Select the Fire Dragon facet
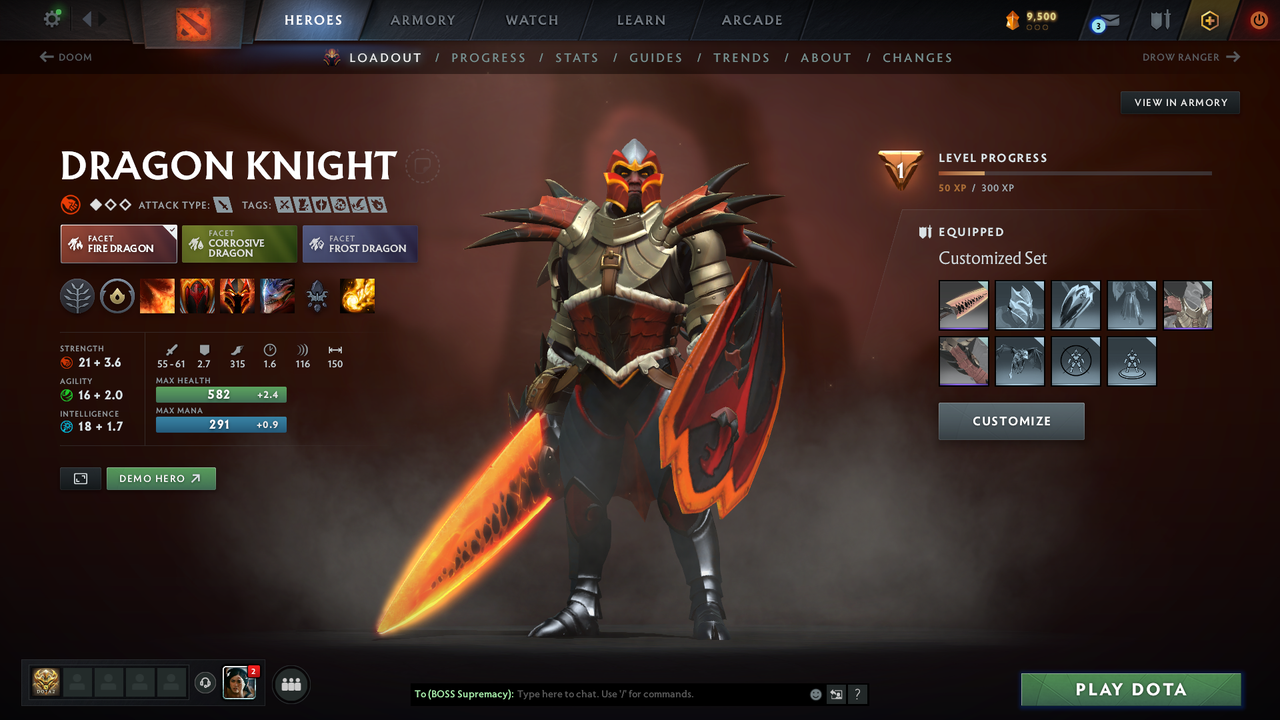The height and width of the screenshot is (720, 1280). point(118,243)
